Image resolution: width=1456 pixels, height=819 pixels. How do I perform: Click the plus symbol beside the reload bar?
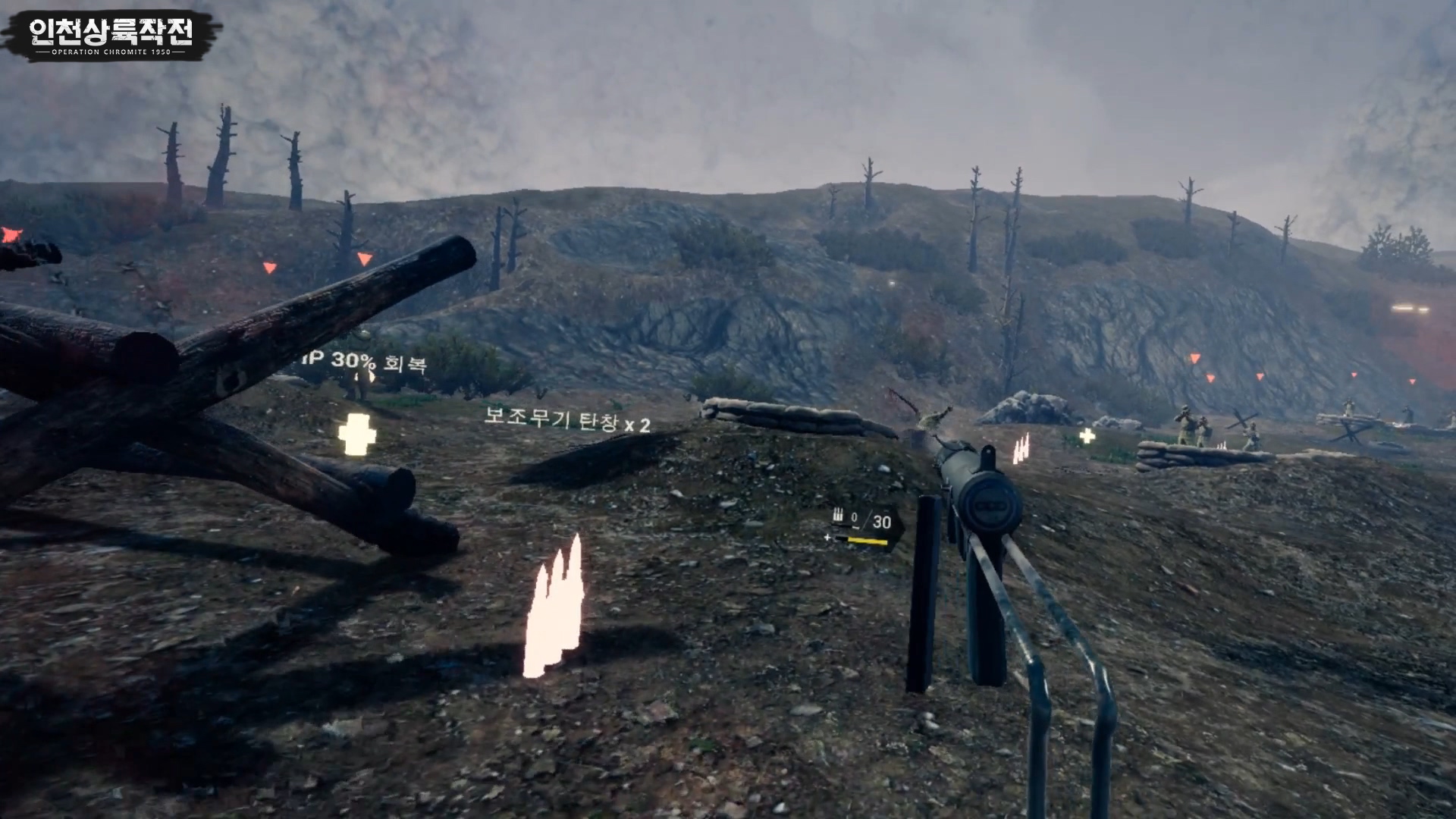[828, 538]
